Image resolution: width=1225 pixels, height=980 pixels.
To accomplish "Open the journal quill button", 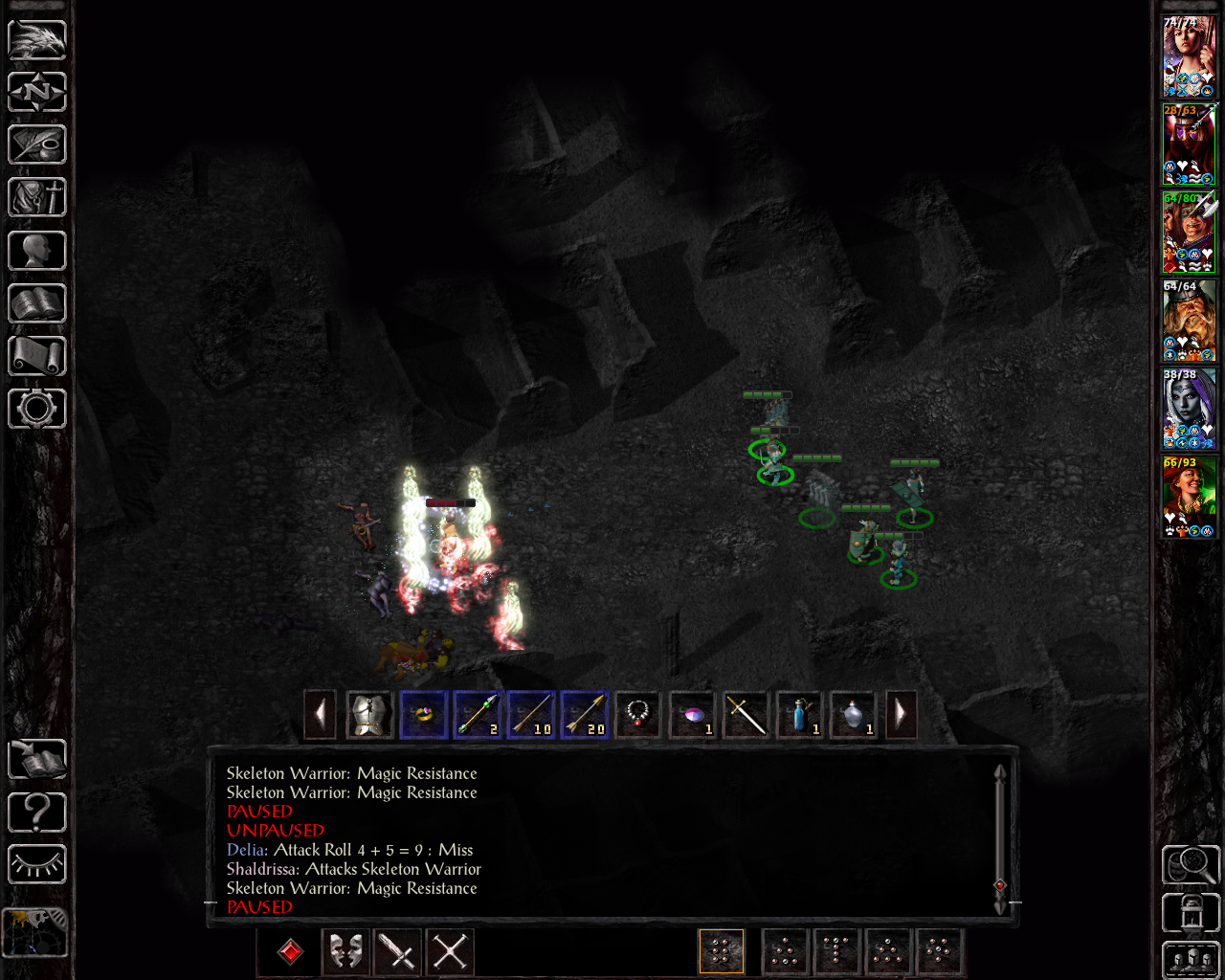I will click(37, 145).
